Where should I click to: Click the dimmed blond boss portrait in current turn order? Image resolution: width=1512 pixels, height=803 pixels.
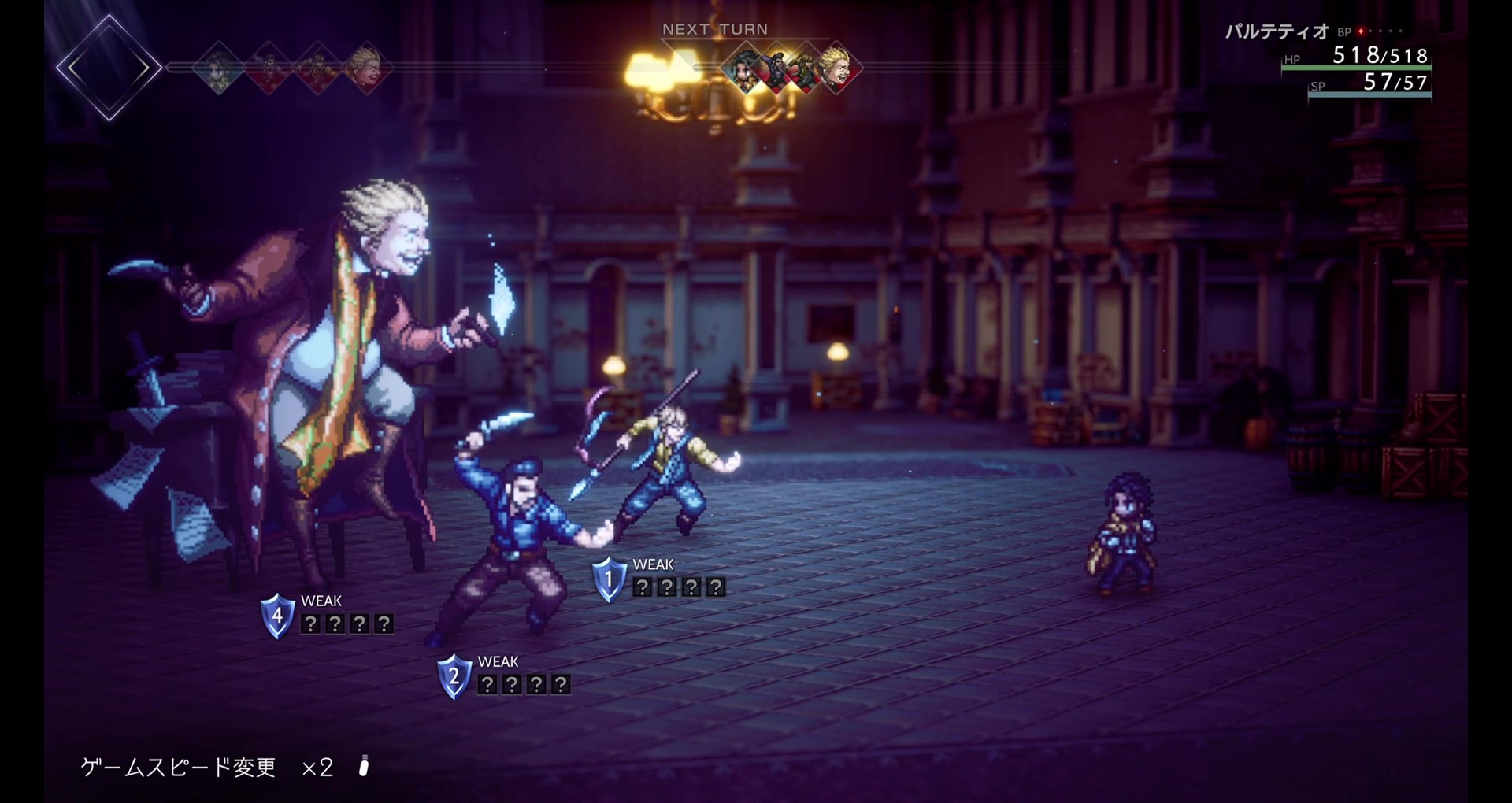(x=365, y=68)
